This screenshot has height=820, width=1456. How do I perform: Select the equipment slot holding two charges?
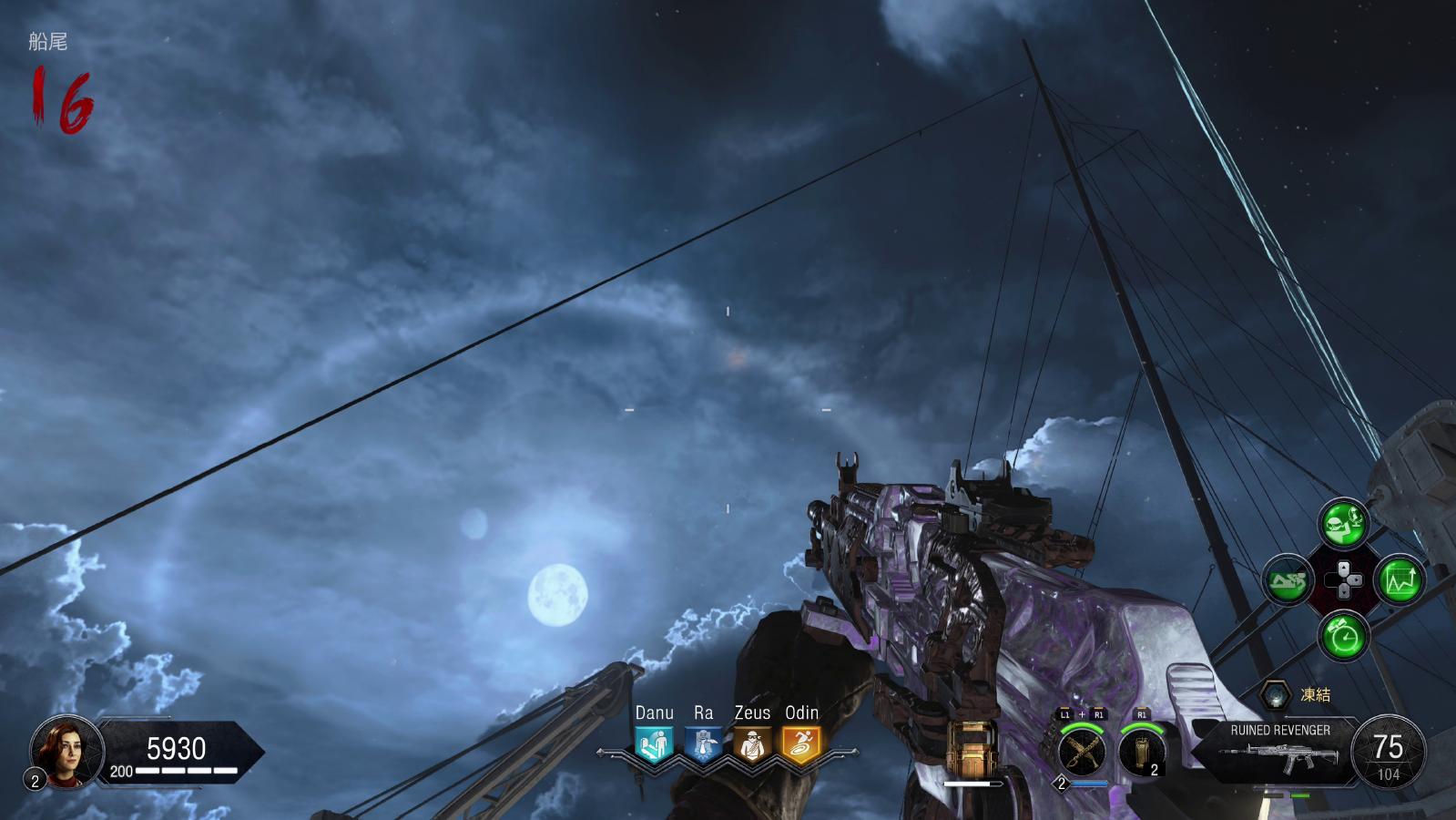(x=1142, y=753)
